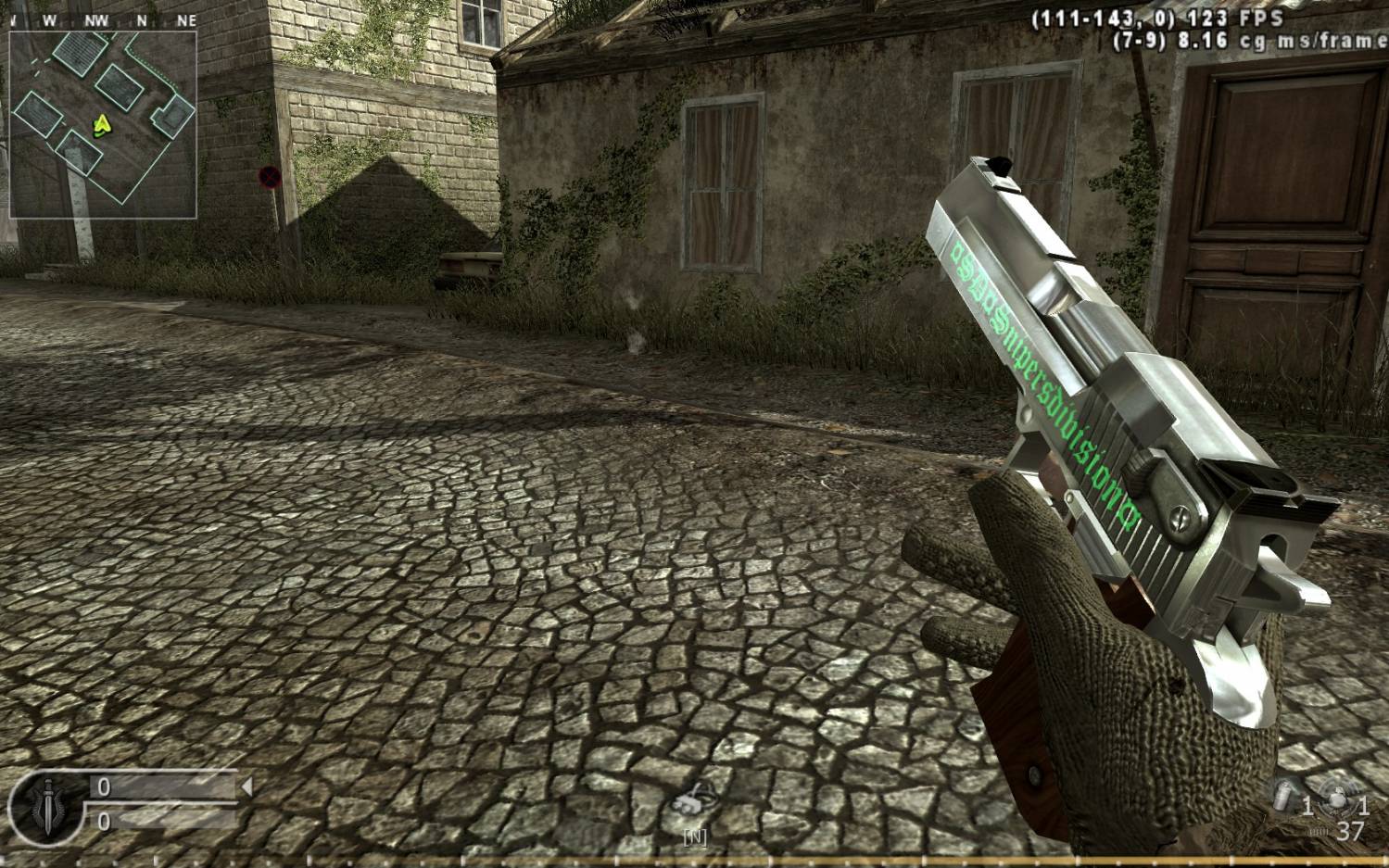Select the yellow player arrow on minimap
This screenshot has height=868, width=1389.
[x=102, y=123]
